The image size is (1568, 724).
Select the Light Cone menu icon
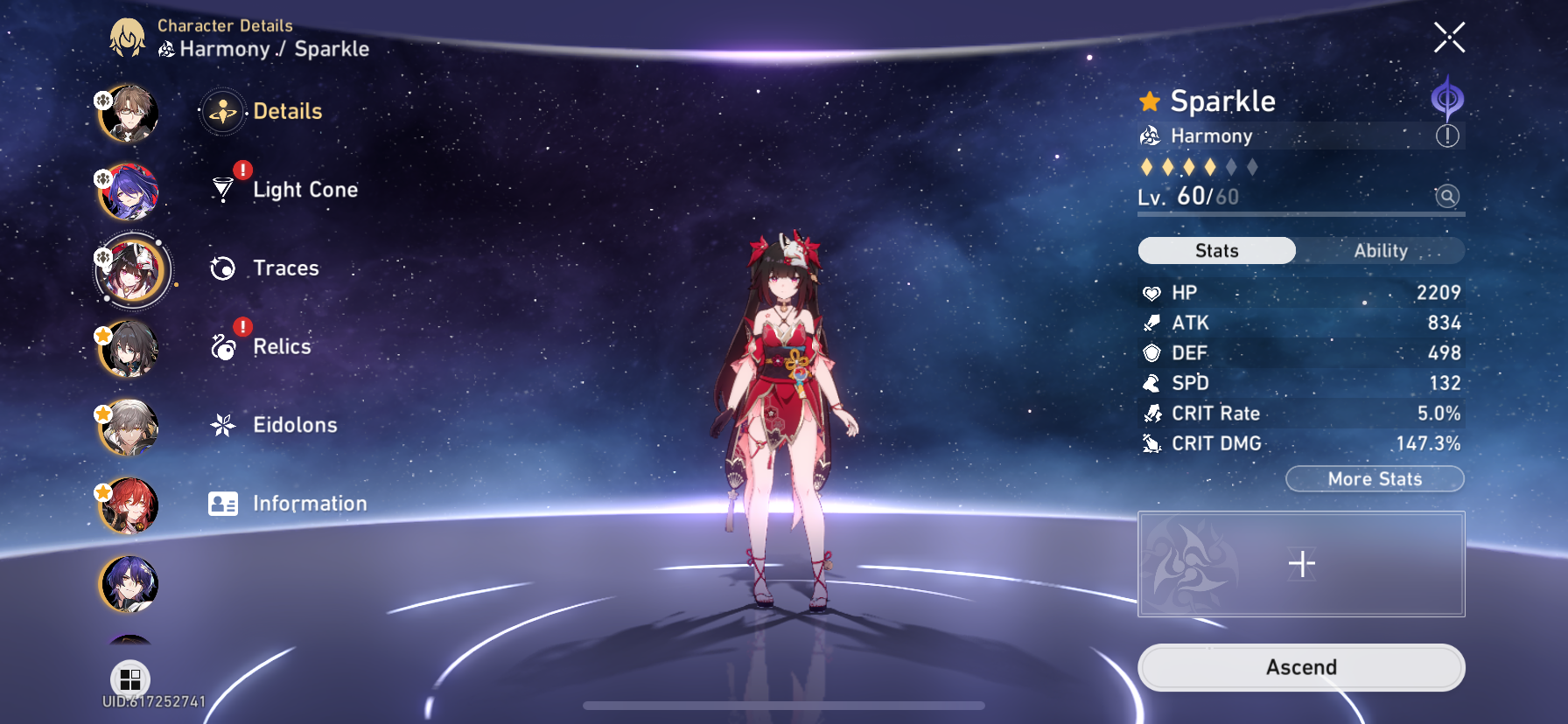tap(224, 189)
